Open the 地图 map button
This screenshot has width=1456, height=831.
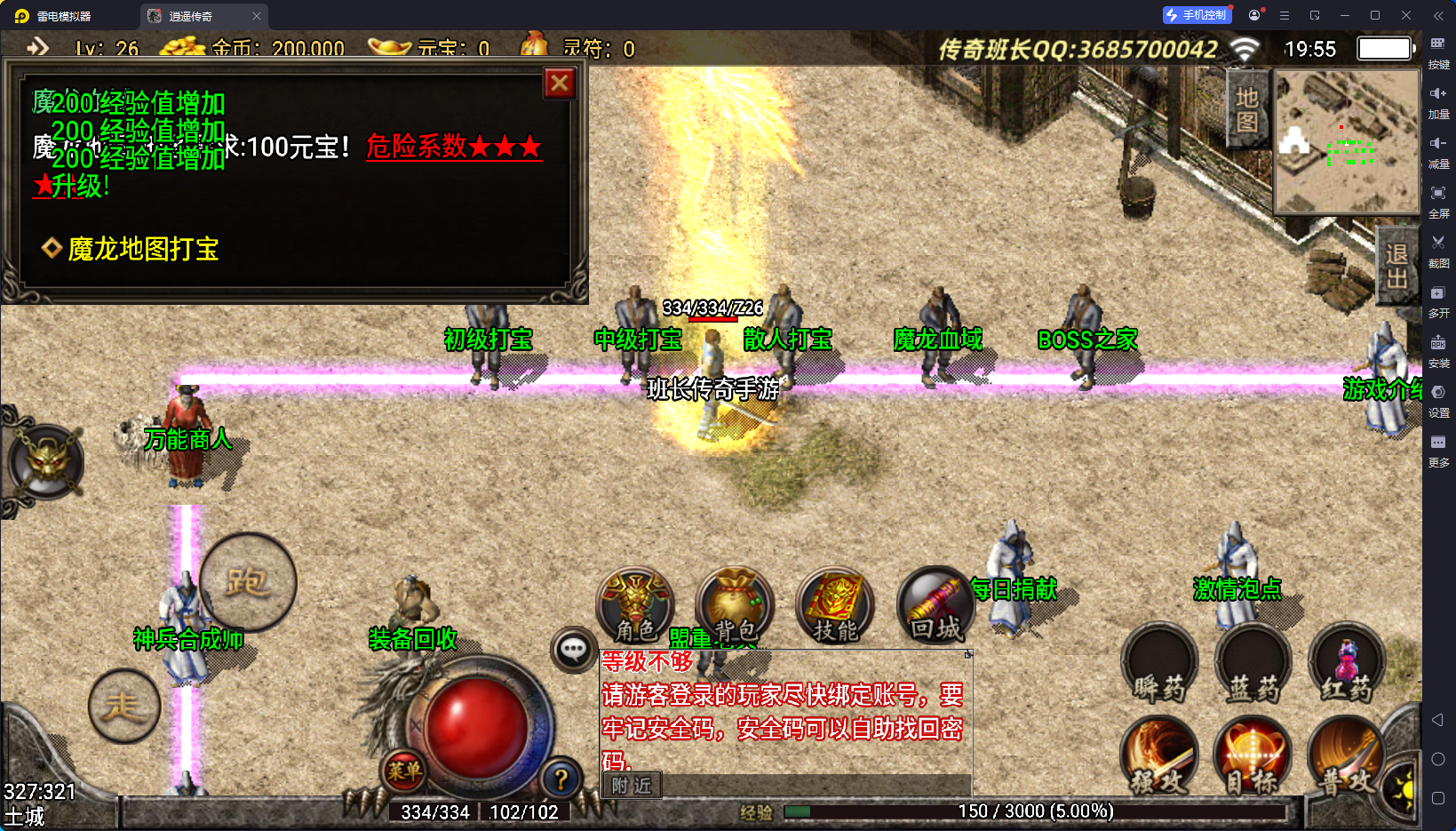(1247, 109)
